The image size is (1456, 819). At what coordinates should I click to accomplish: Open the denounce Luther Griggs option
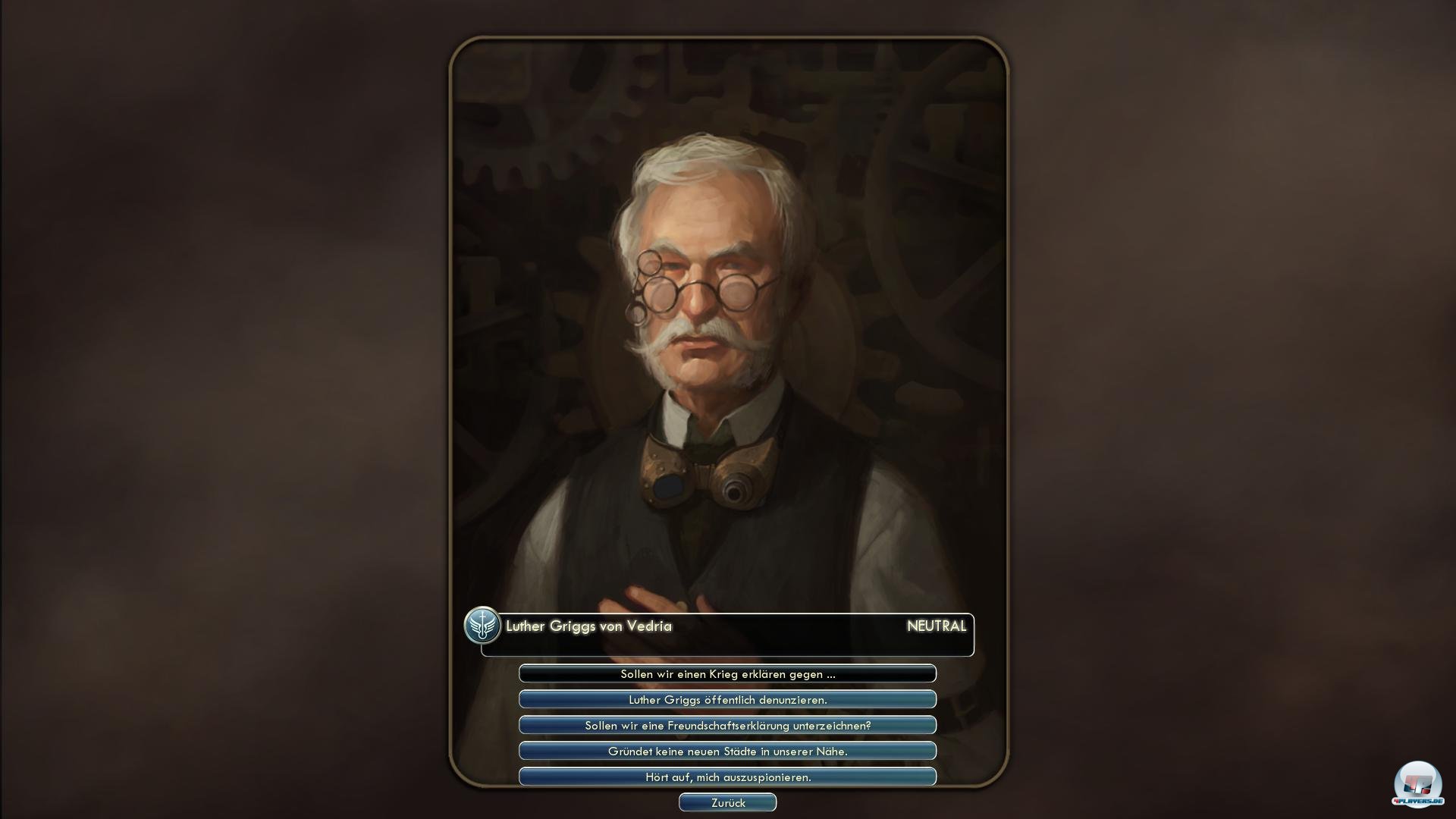click(727, 699)
